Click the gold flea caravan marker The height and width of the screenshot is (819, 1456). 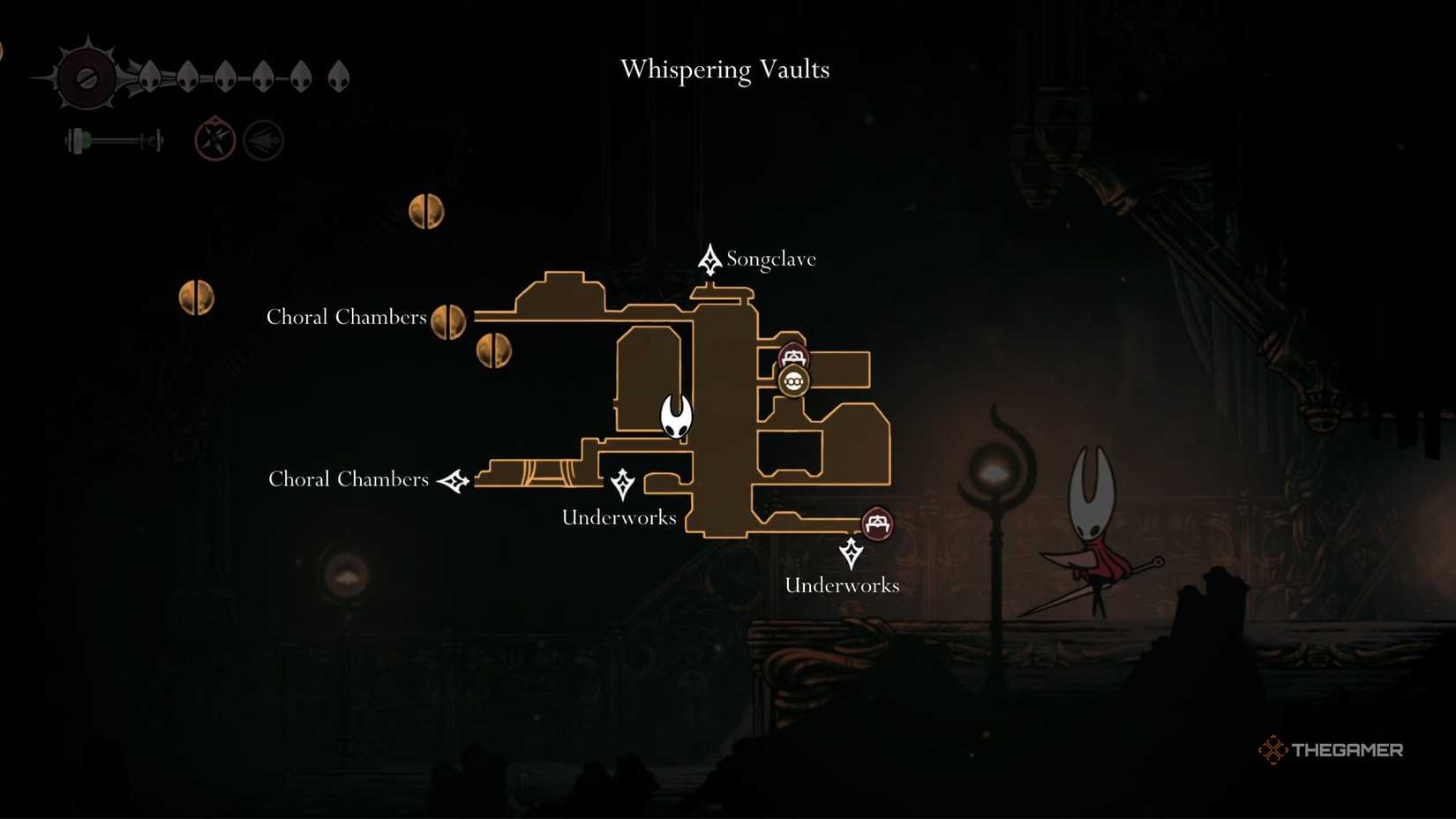(794, 382)
